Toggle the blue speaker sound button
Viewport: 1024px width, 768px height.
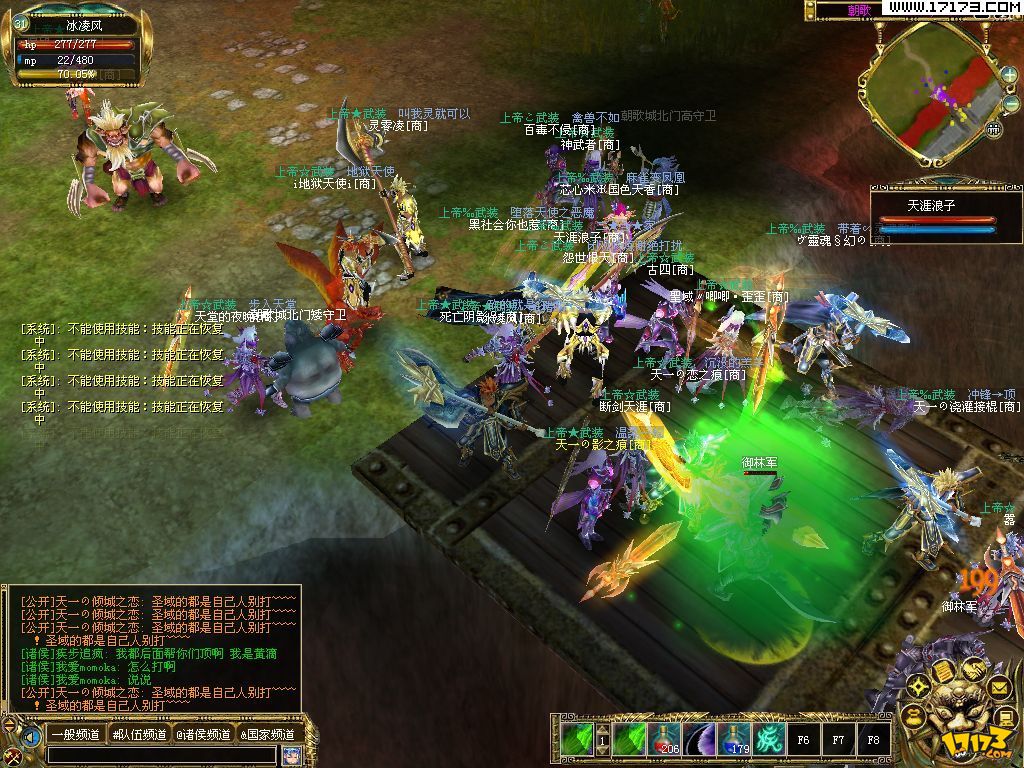33,737
